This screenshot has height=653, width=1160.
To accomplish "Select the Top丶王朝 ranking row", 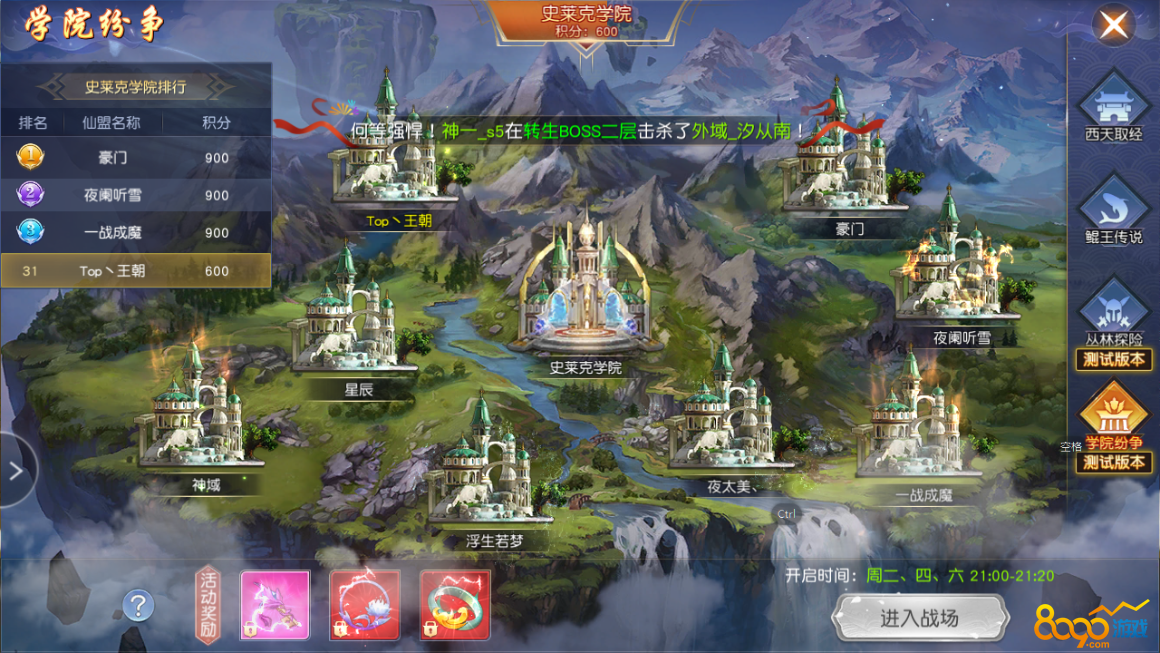I will (x=135, y=270).
